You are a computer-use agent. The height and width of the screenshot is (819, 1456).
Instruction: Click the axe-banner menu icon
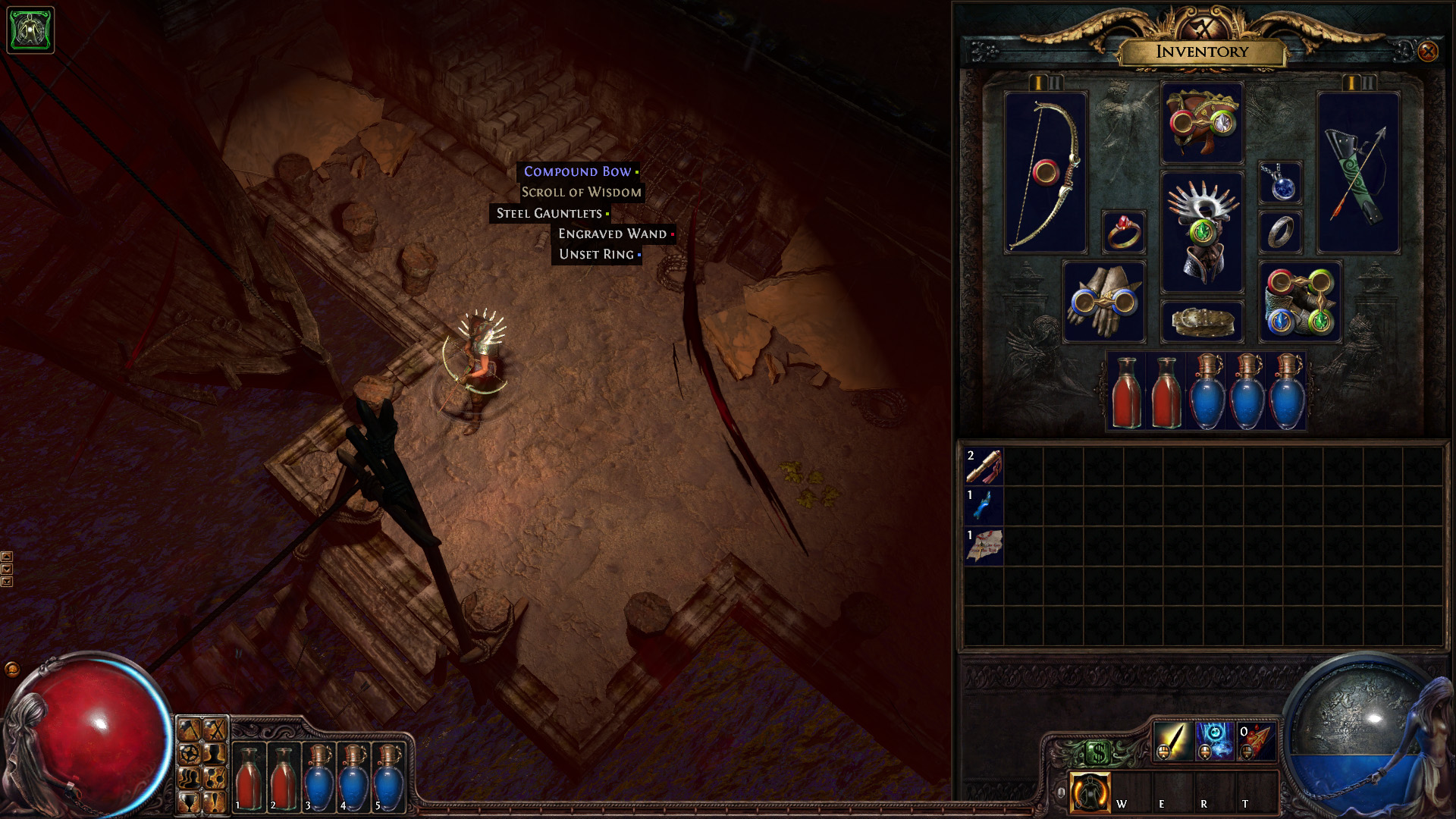pos(189,729)
